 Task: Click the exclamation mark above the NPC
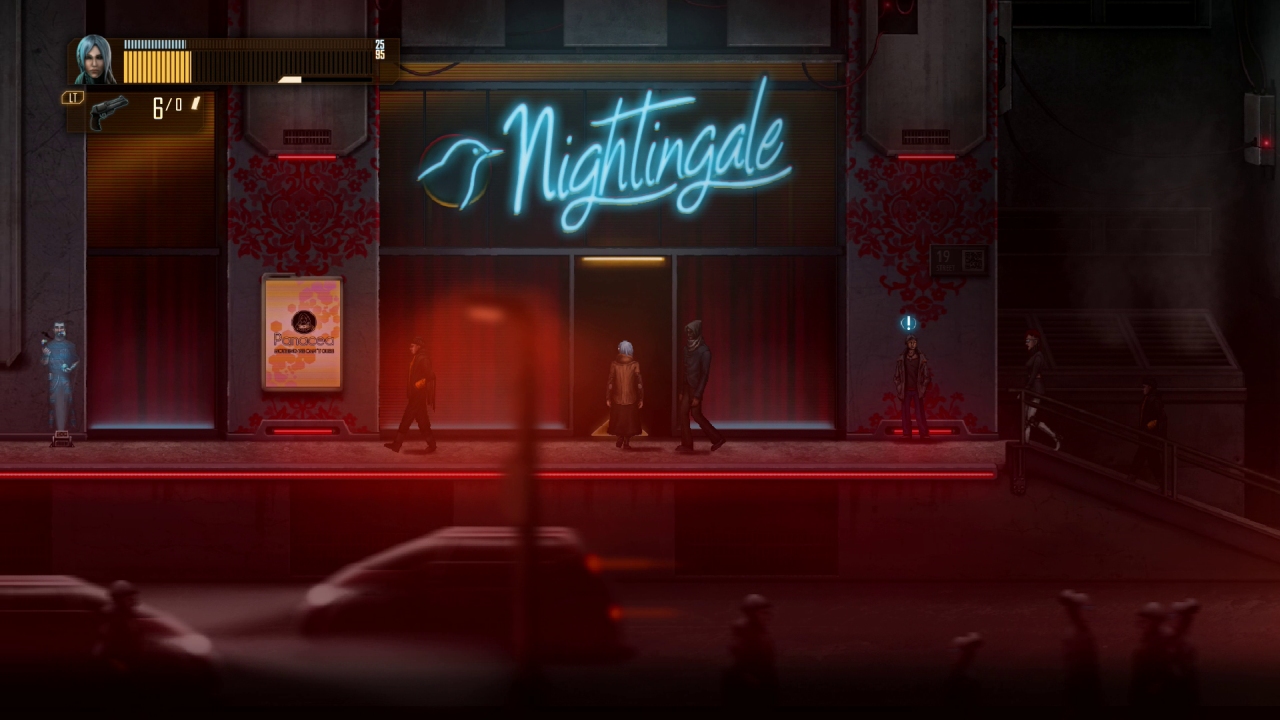(907, 322)
